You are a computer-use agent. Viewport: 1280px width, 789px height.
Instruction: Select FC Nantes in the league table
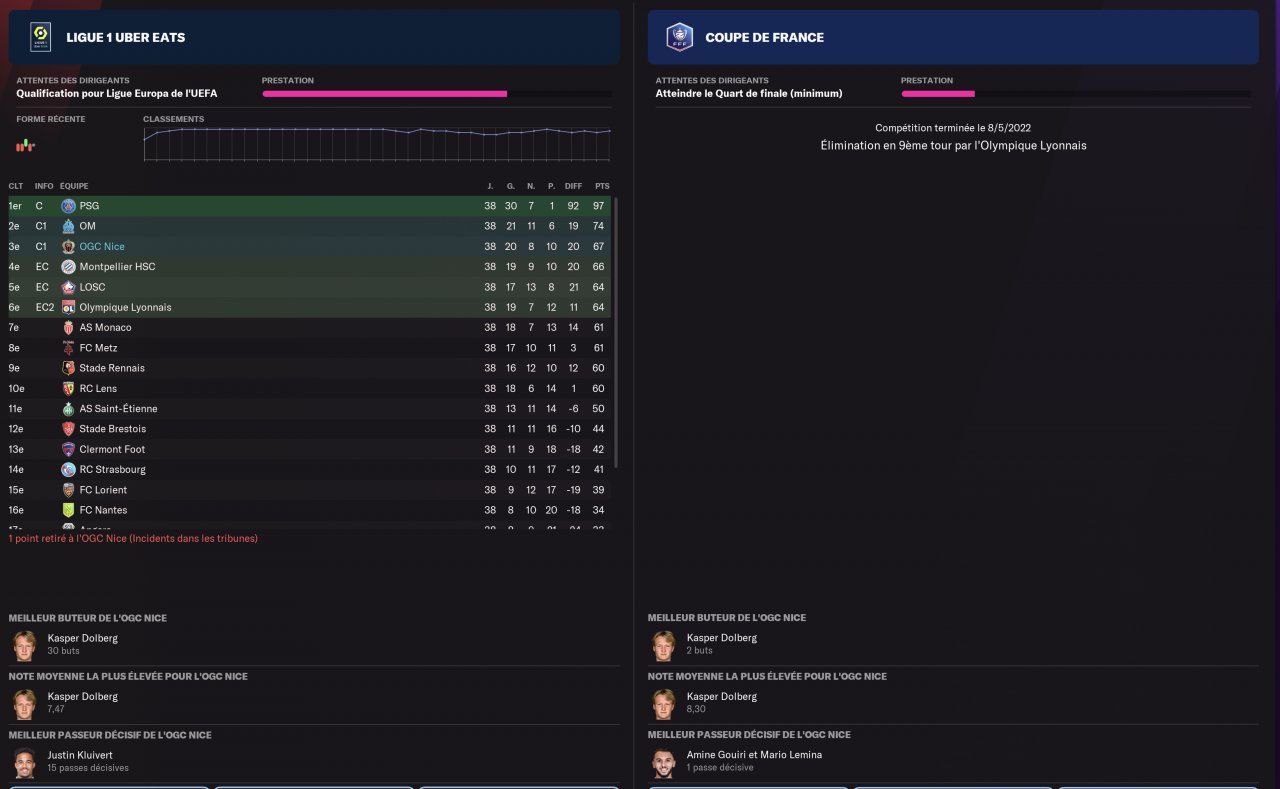tap(103, 510)
